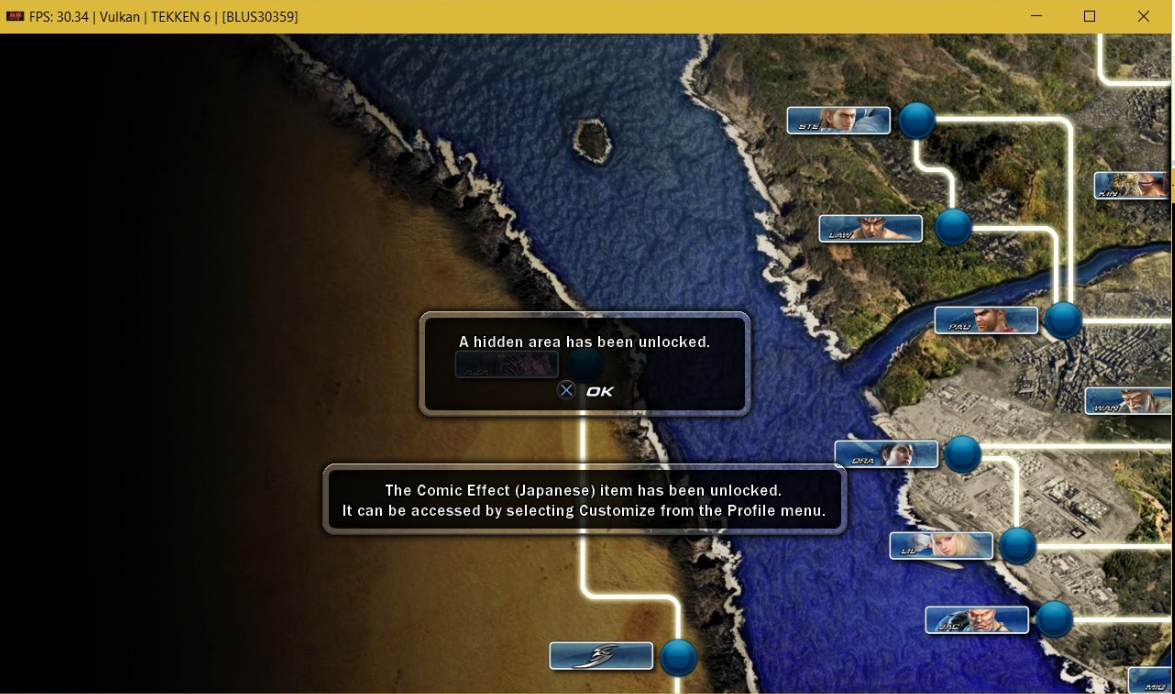Viewport: 1175px width, 694px height.
Task: Choose the stage tile with the silver emblem
Action: [x=601, y=656]
